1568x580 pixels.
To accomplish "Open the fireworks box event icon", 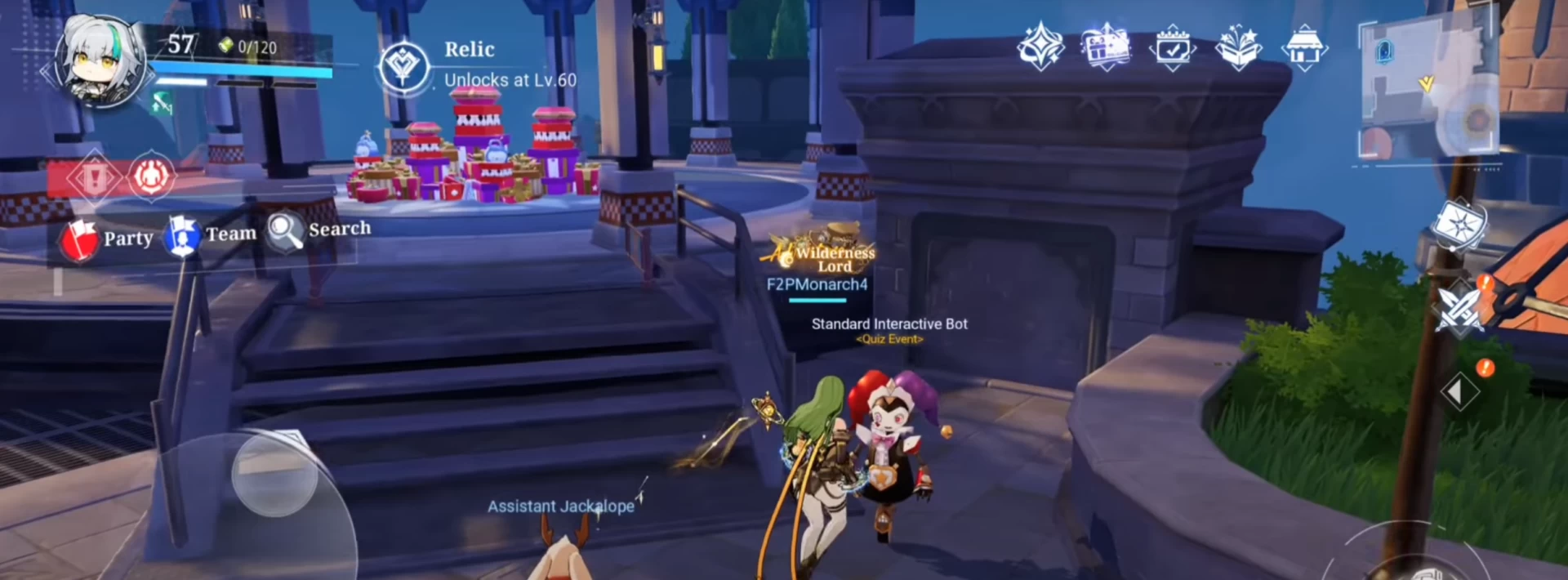I will click(x=1238, y=47).
